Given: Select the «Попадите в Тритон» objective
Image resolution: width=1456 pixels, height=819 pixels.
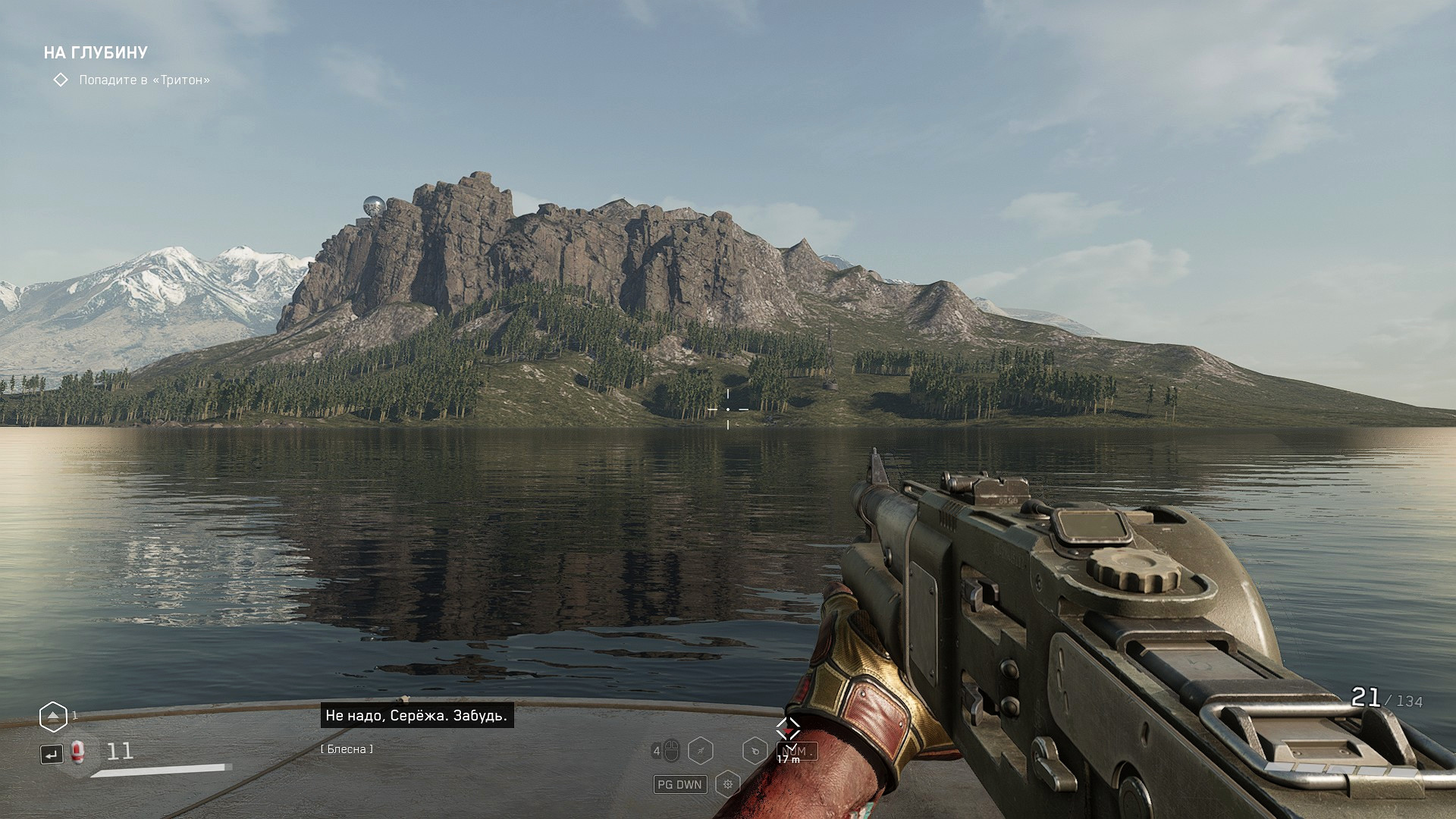Looking at the screenshot, I should (144, 80).
